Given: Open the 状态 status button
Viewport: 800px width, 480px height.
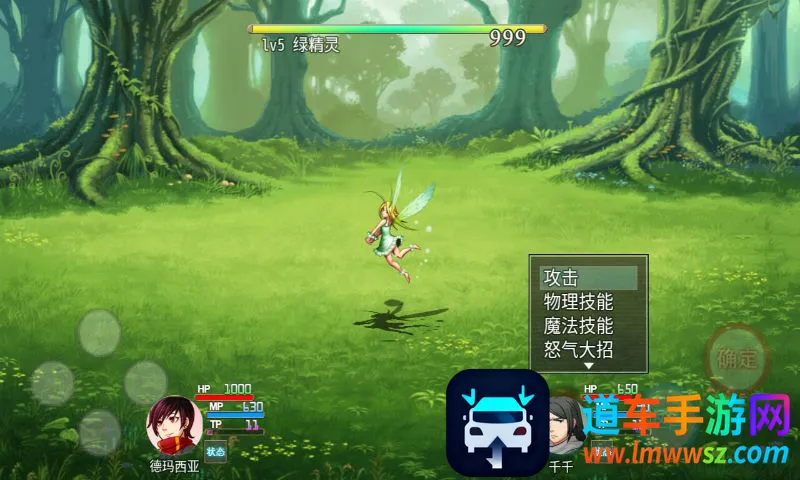Looking at the screenshot, I should tap(216, 451).
